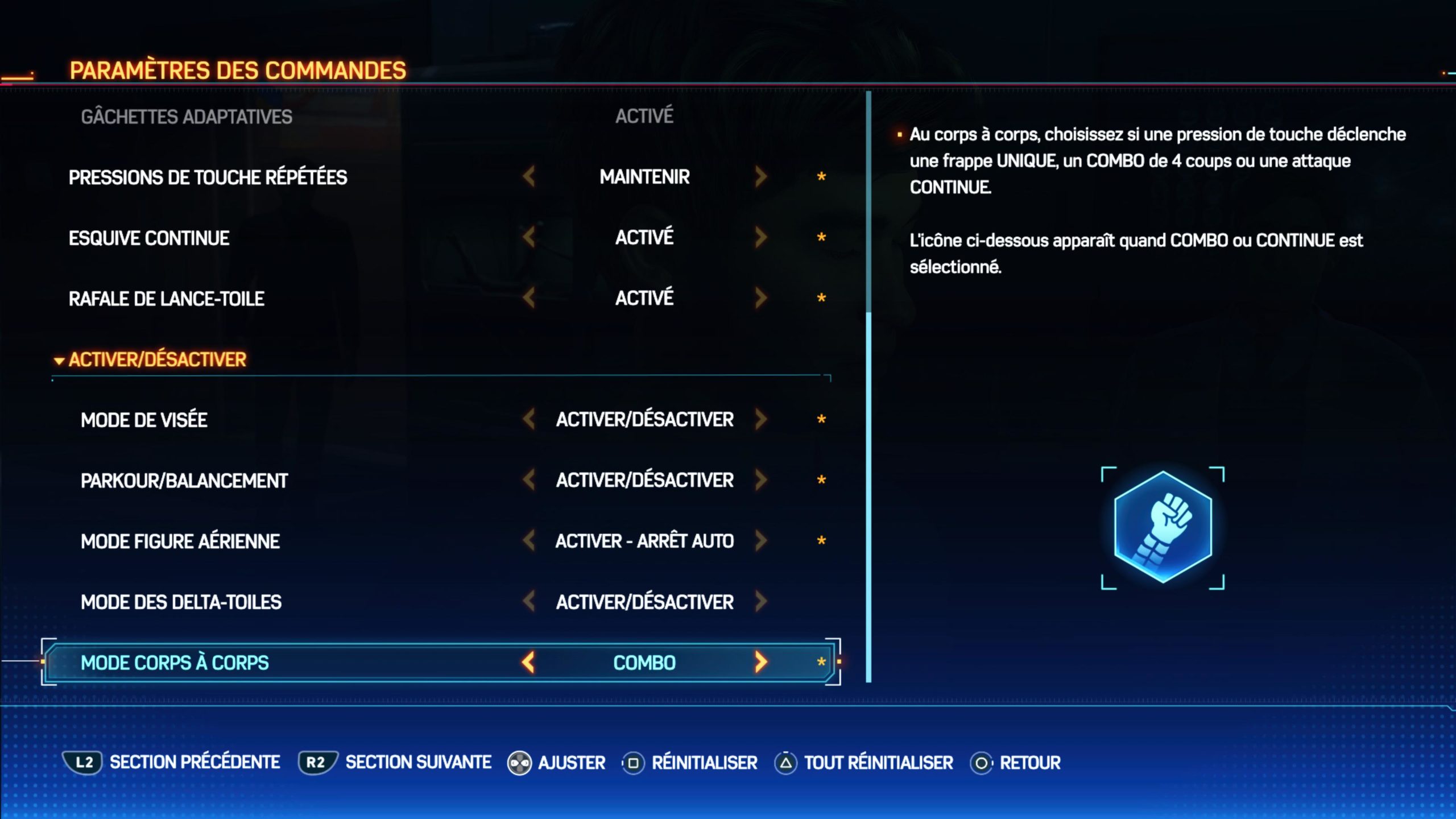
Task: Click left arrow of Mode des delta-toiles
Action: (529, 601)
